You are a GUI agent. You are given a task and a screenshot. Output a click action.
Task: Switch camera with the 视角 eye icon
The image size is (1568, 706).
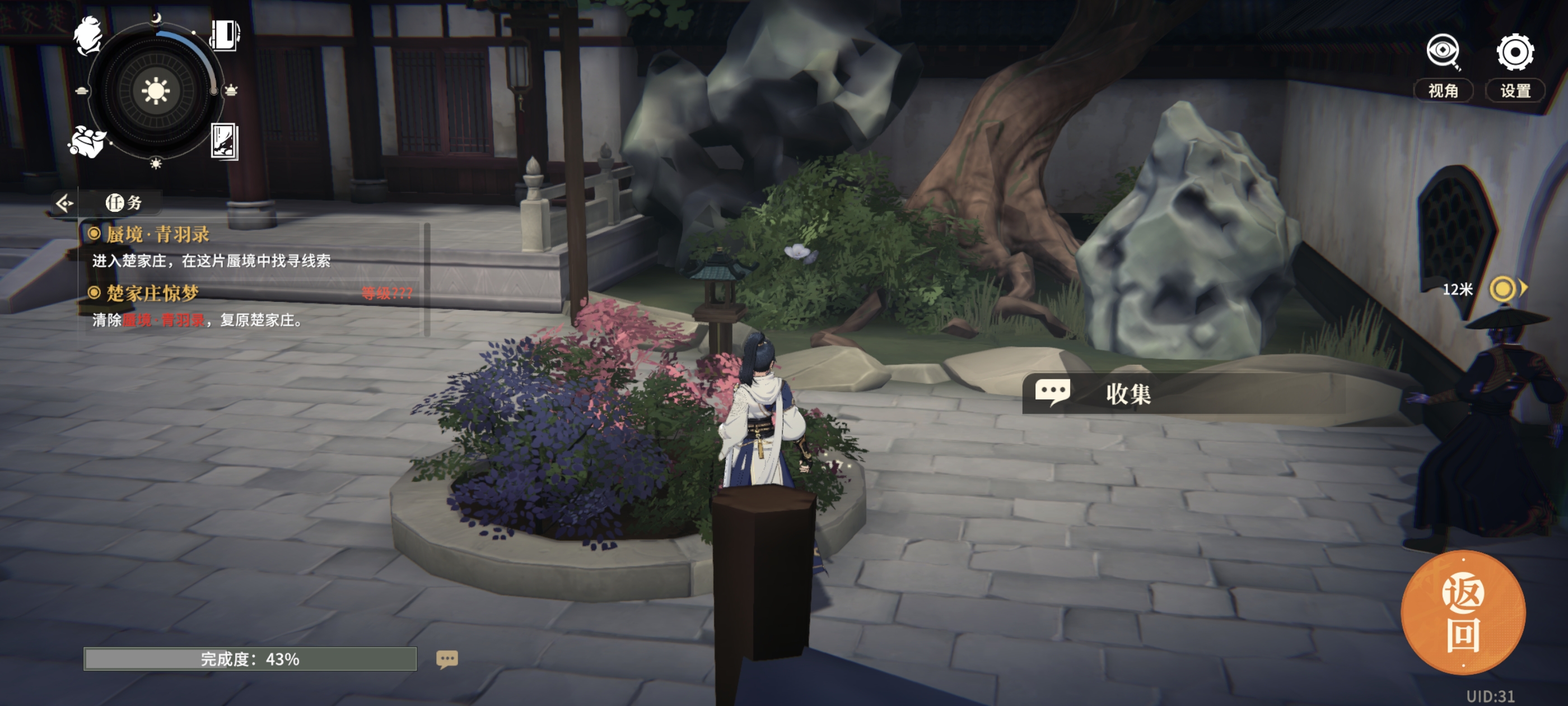[x=1443, y=52]
